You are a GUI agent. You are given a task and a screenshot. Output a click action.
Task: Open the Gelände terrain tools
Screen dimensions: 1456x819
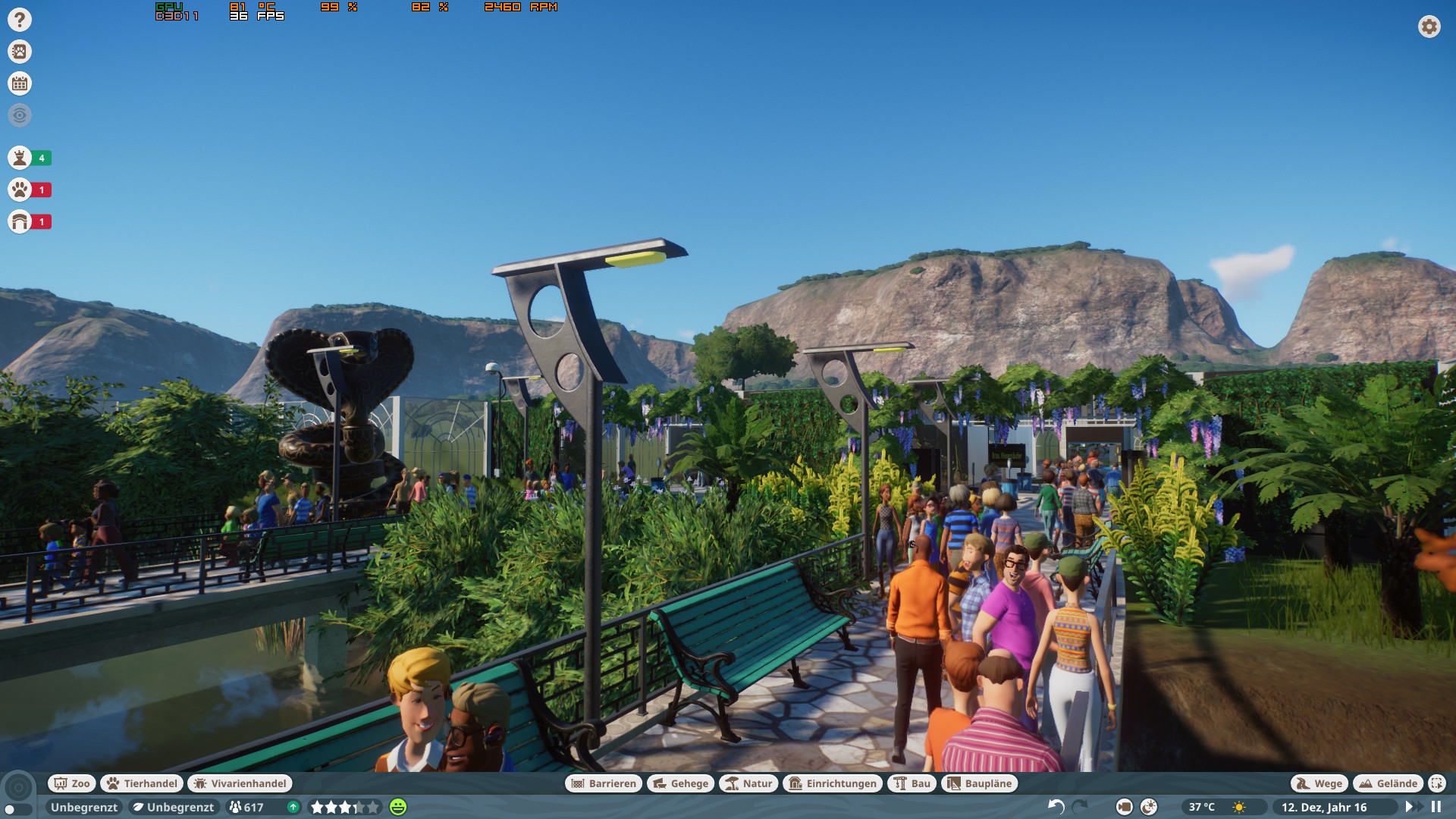pos(1388,783)
